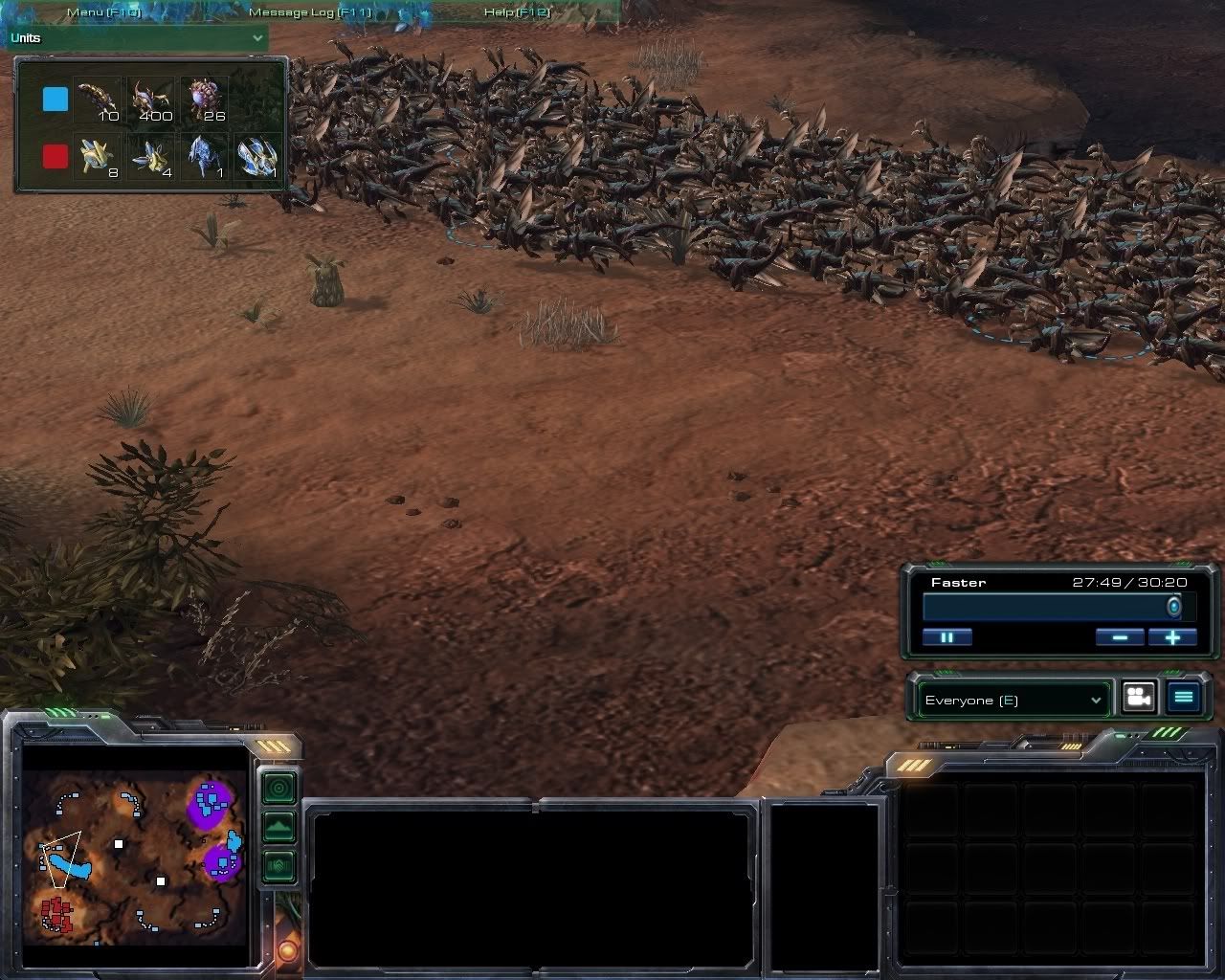Decrease replay speed with minus button

click(x=1119, y=637)
